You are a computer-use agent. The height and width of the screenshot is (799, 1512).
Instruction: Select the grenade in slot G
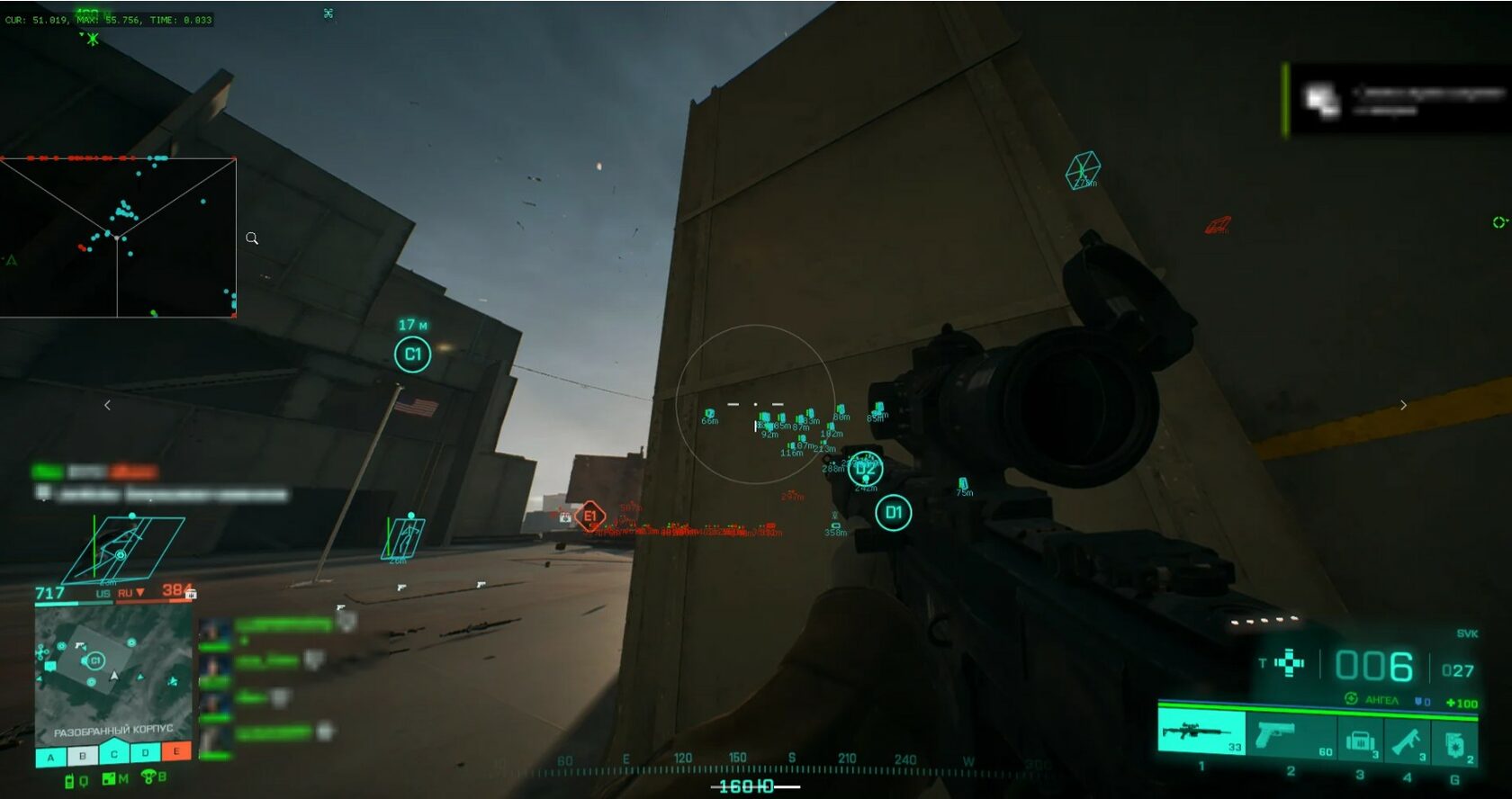[x=1455, y=744]
